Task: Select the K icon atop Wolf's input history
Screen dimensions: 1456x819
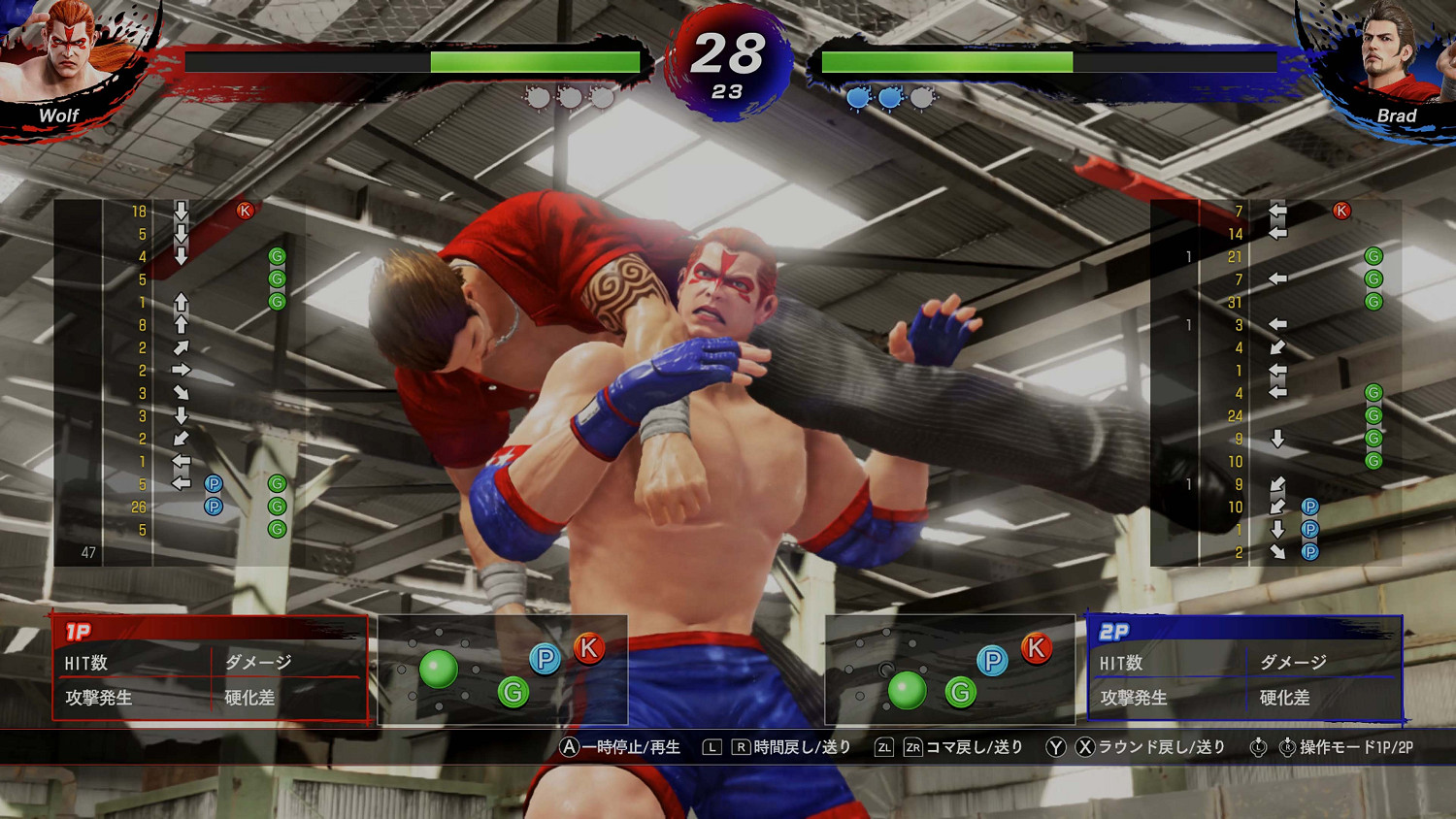Action: 246,209
